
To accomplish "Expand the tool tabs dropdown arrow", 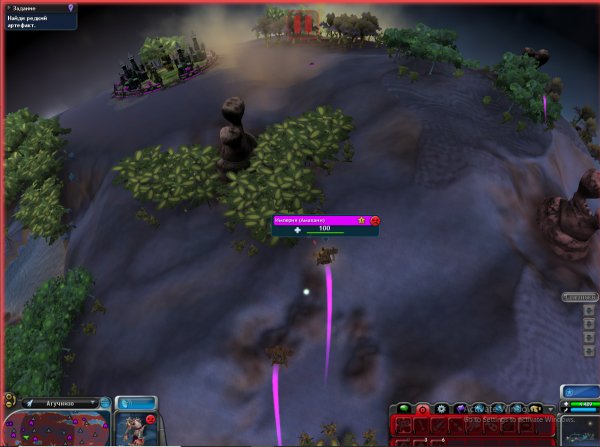I will tap(550, 409).
